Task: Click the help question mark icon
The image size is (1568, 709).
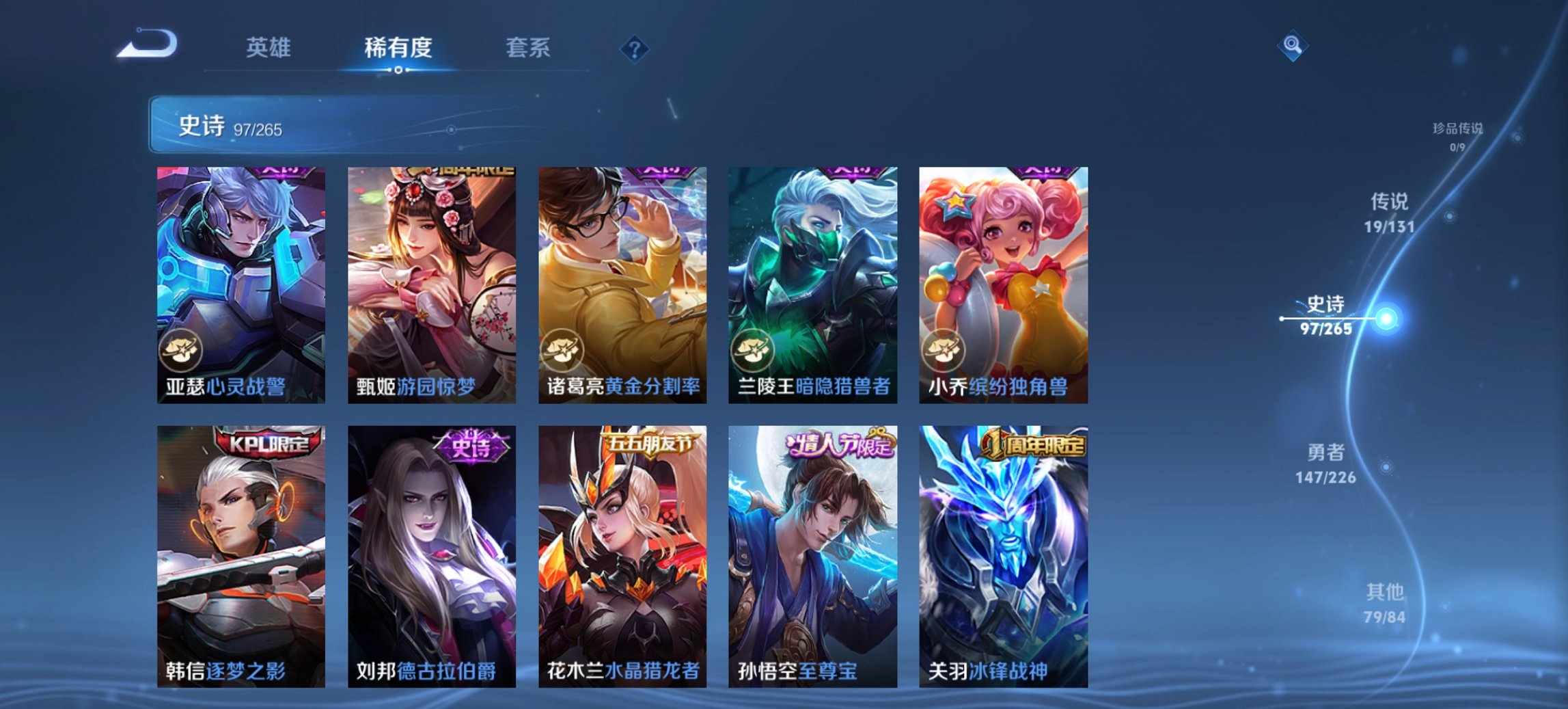Action: 635,48
